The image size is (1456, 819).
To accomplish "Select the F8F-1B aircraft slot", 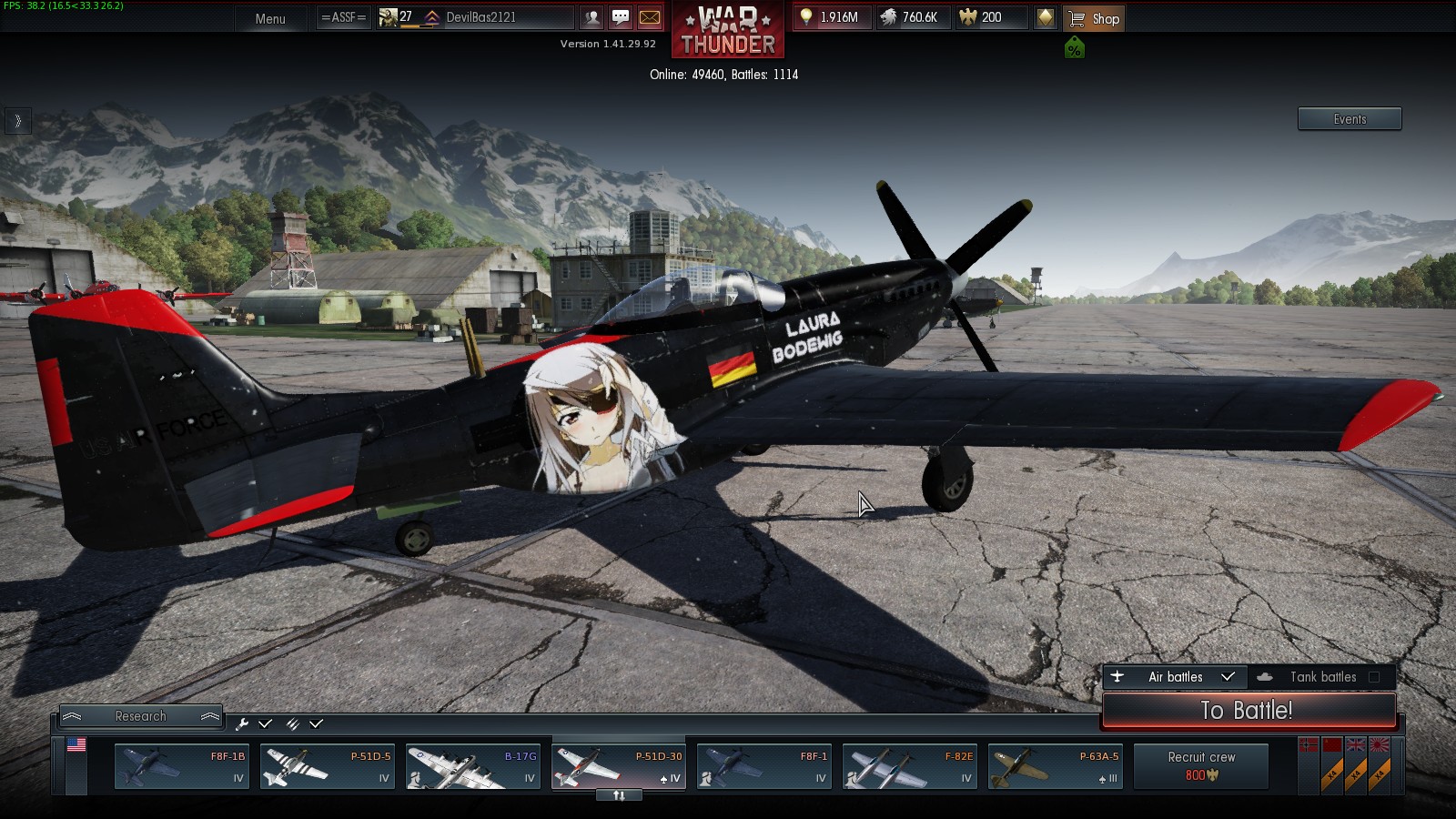I will (182, 766).
